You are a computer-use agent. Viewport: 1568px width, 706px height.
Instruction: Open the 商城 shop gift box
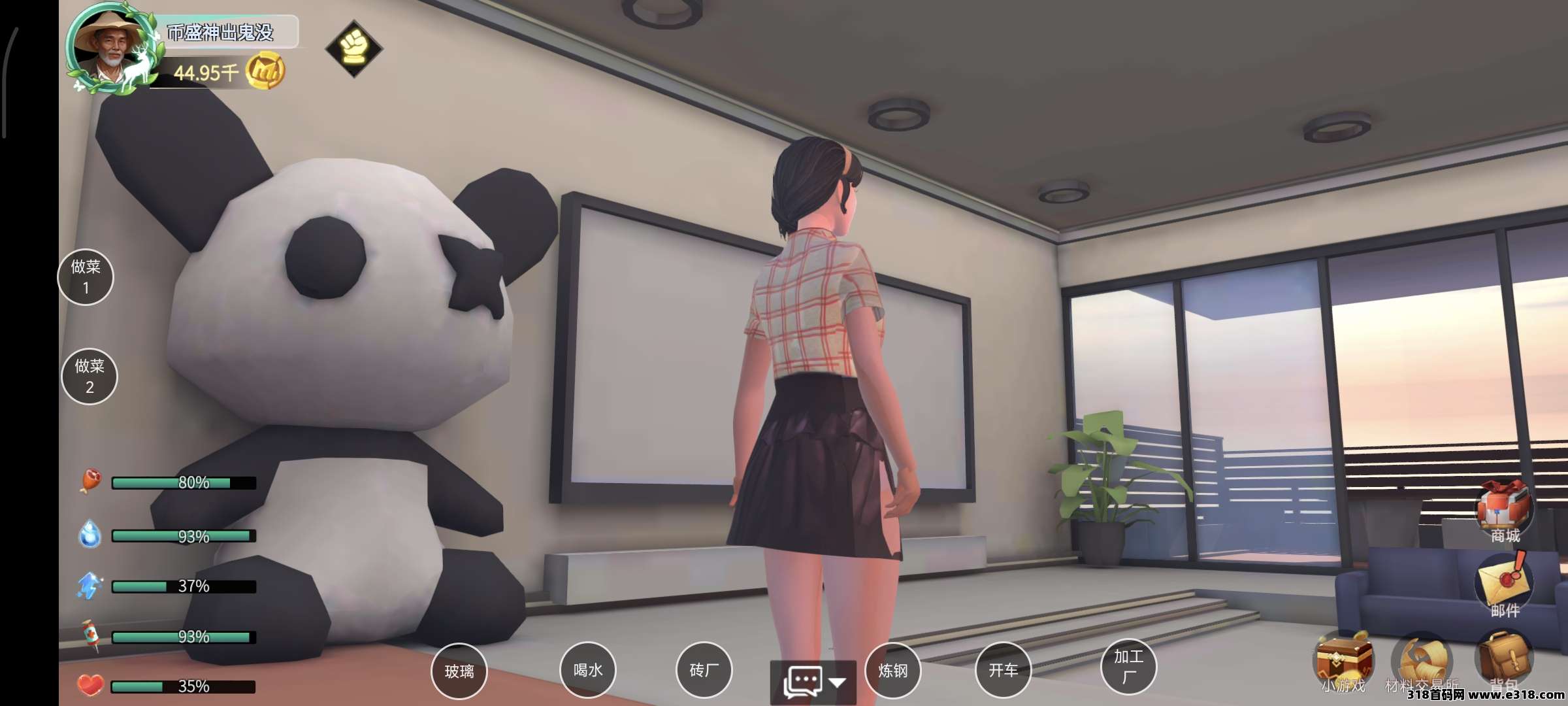(1504, 510)
